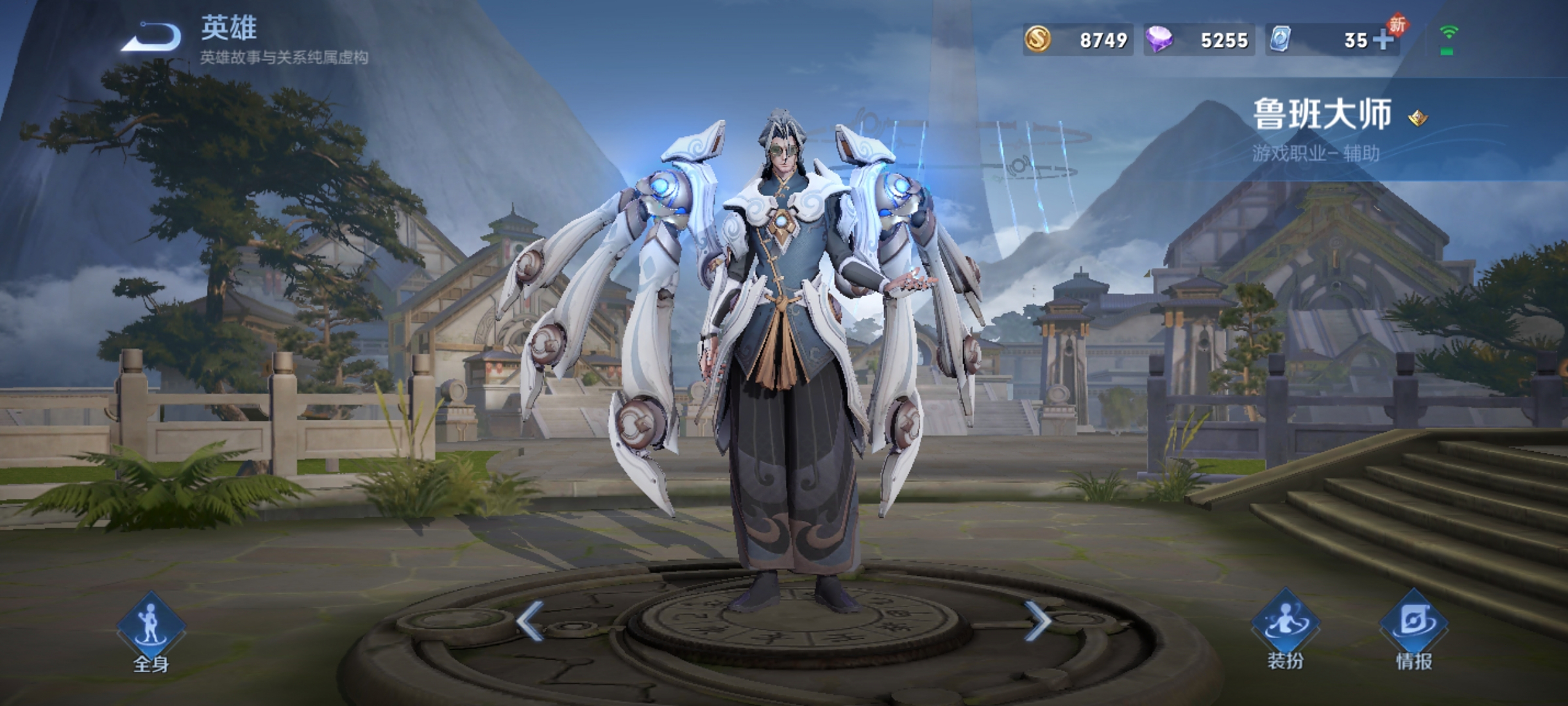
Task: Add more tickets with the plus button
Action: (1383, 40)
